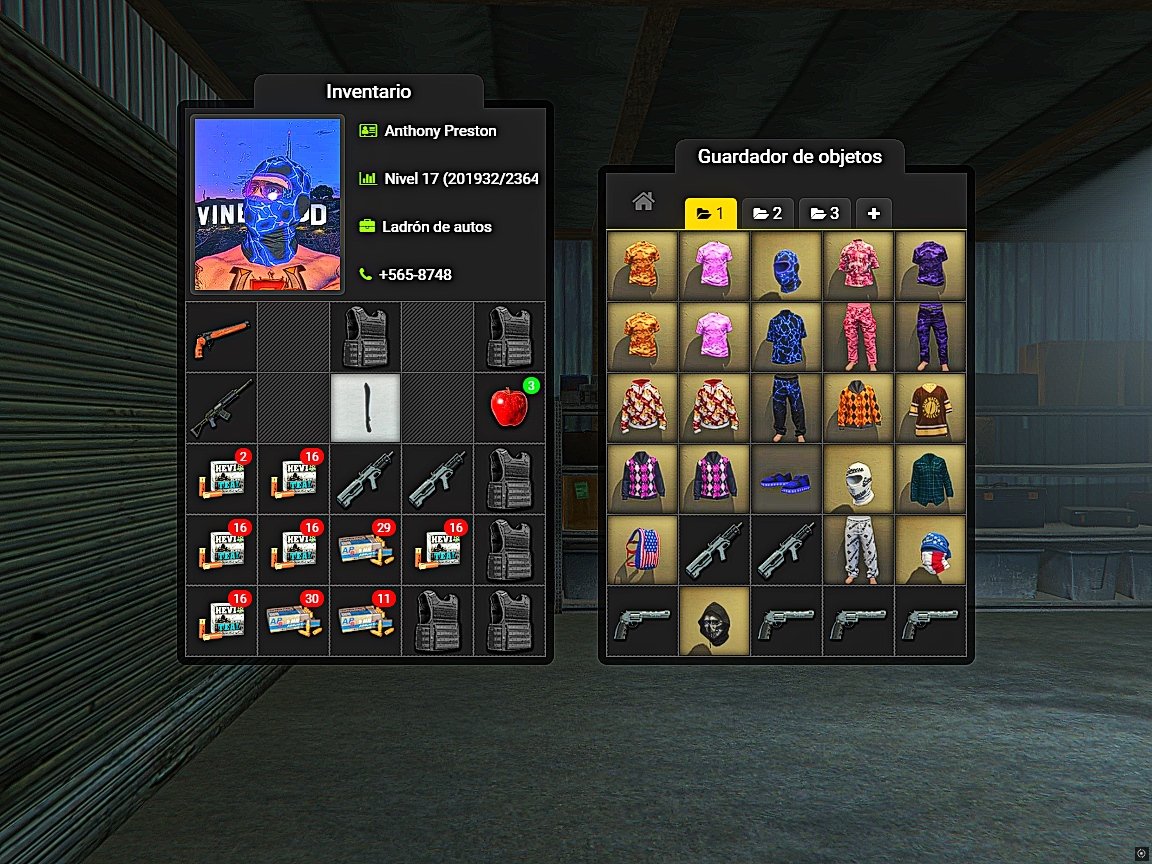Pick the blue sneakers in storage
The height and width of the screenshot is (864, 1152).
tap(786, 479)
